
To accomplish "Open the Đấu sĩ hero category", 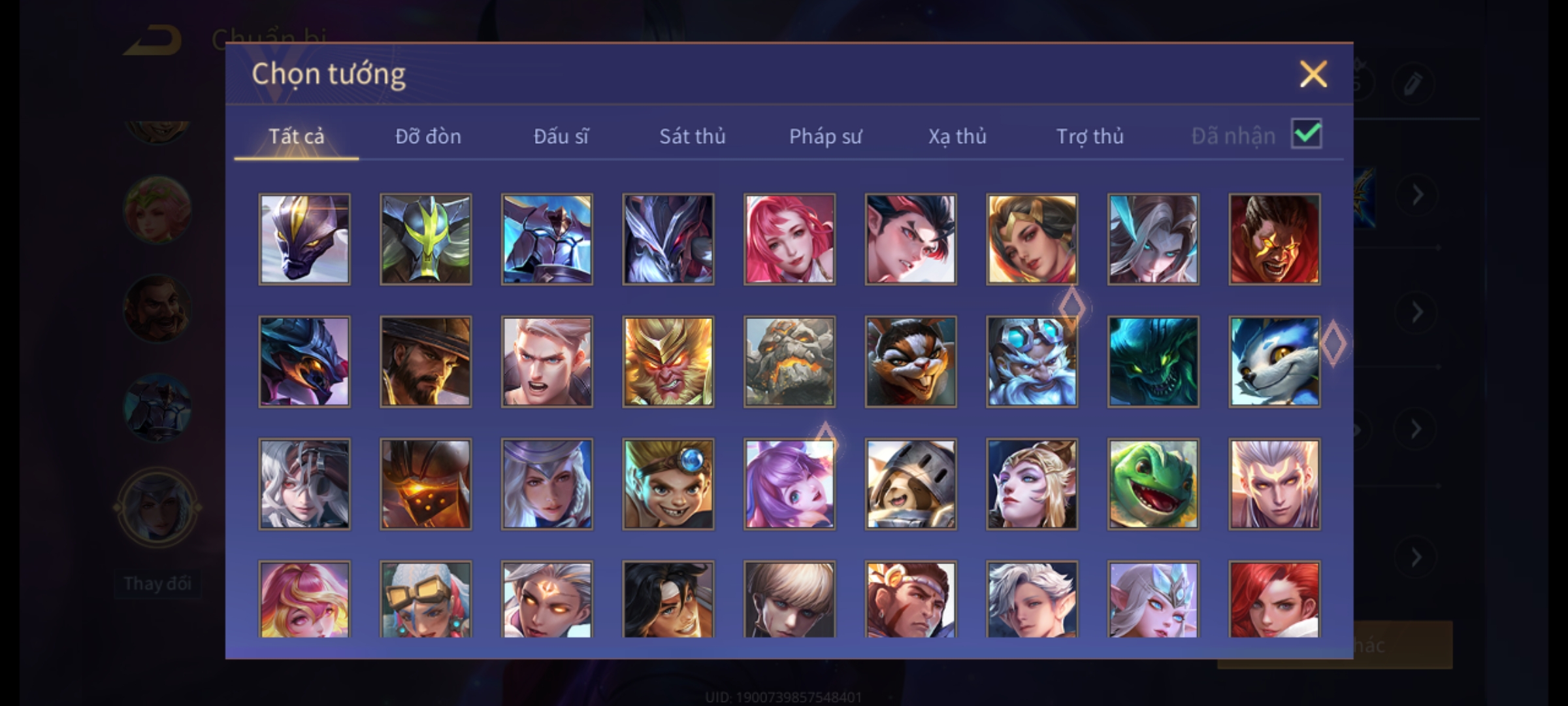I will [x=561, y=136].
